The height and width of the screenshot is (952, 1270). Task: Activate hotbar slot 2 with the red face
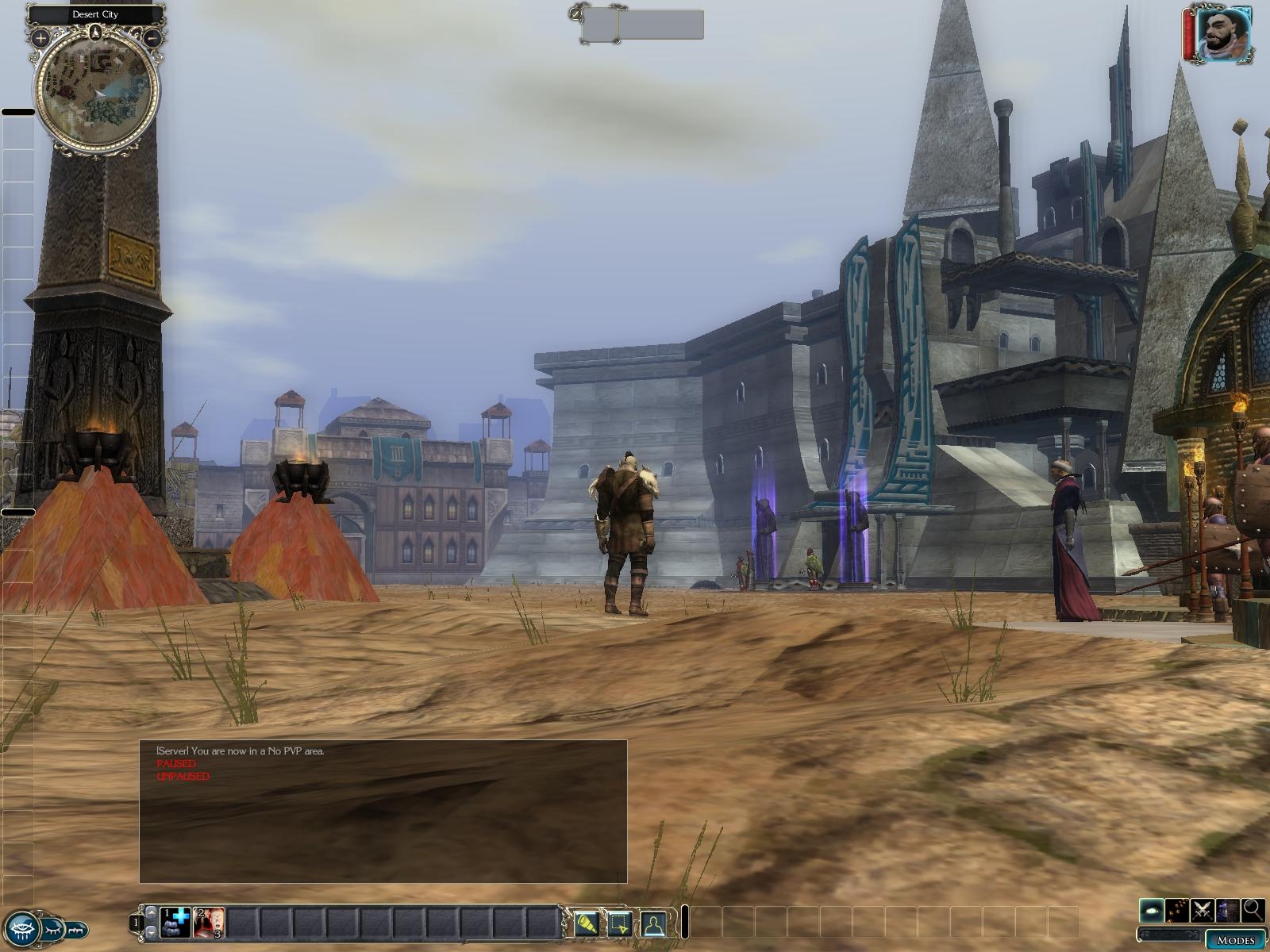[210, 923]
